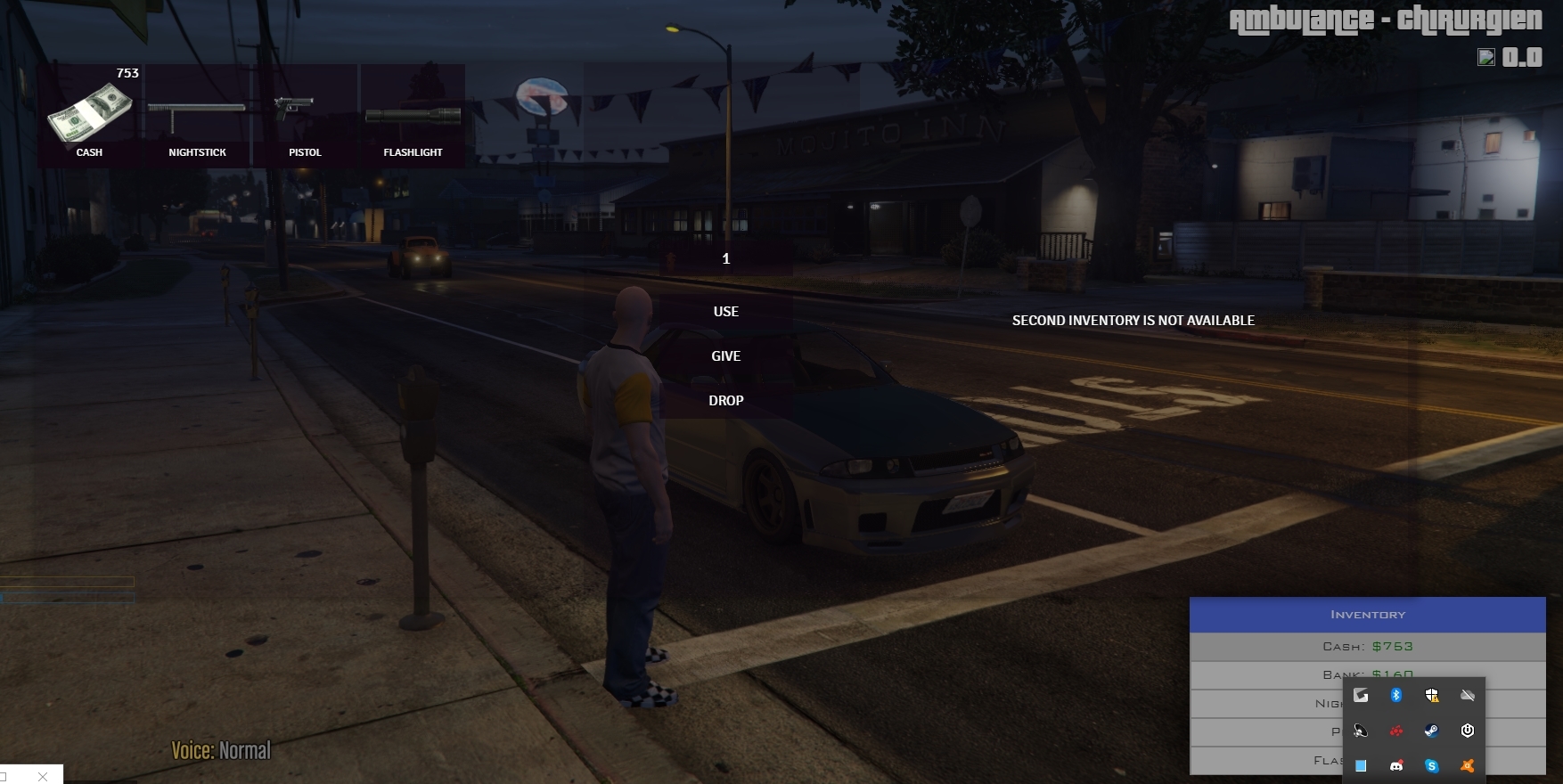This screenshot has width=1563, height=784.
Task: Choose the Pistol inventory slot
Action: point(305,116)
